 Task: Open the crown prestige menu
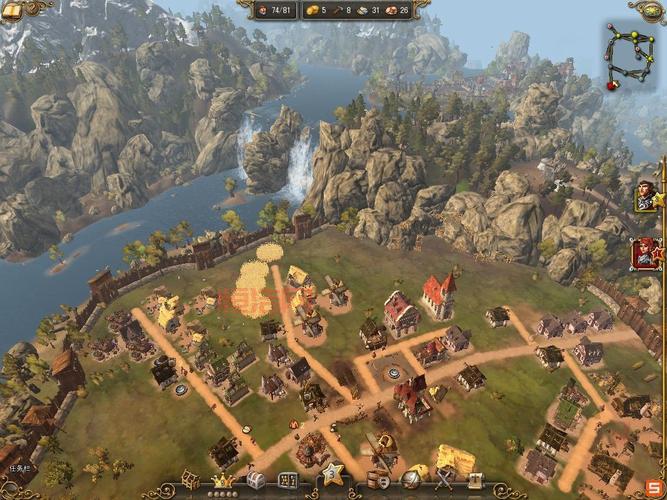pyautogui.click(x=221, y=479)
